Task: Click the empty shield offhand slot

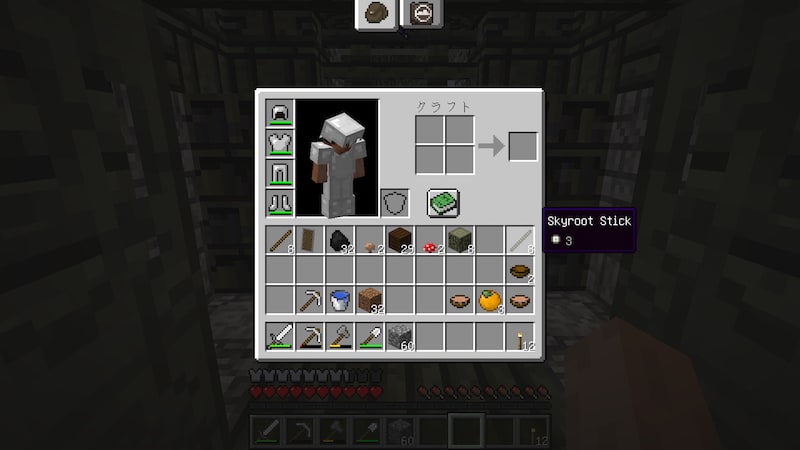Action: (x=395, y=203)
